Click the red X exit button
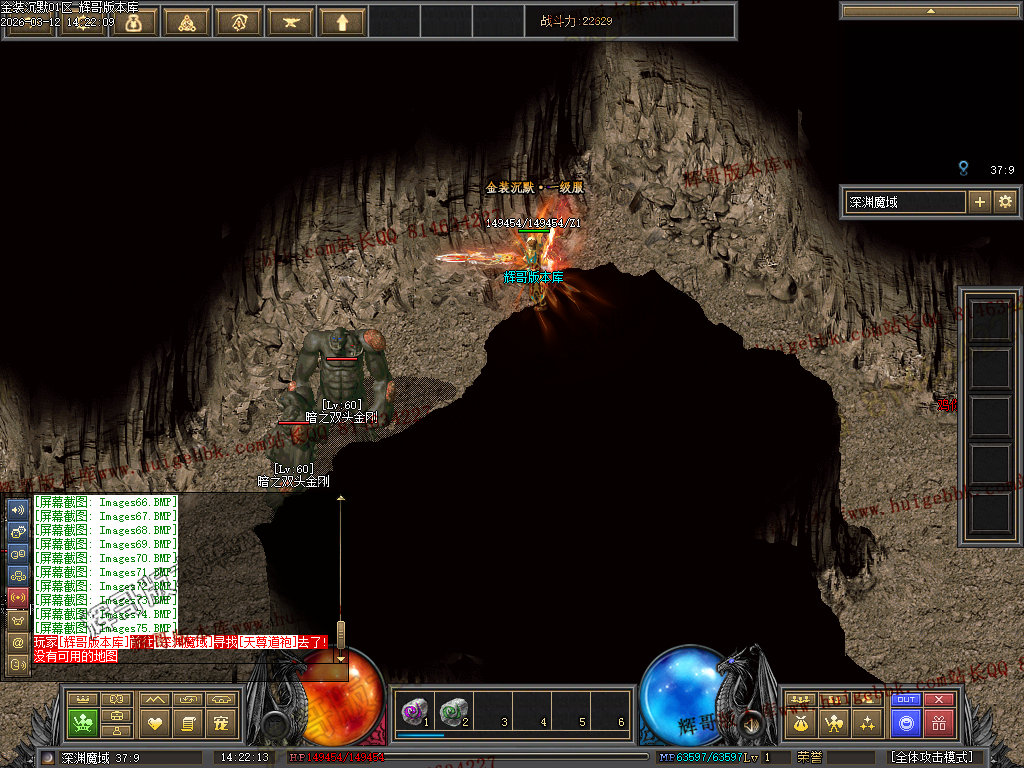The width and height of the screenshot is (1024, 768). click(939, 700)
